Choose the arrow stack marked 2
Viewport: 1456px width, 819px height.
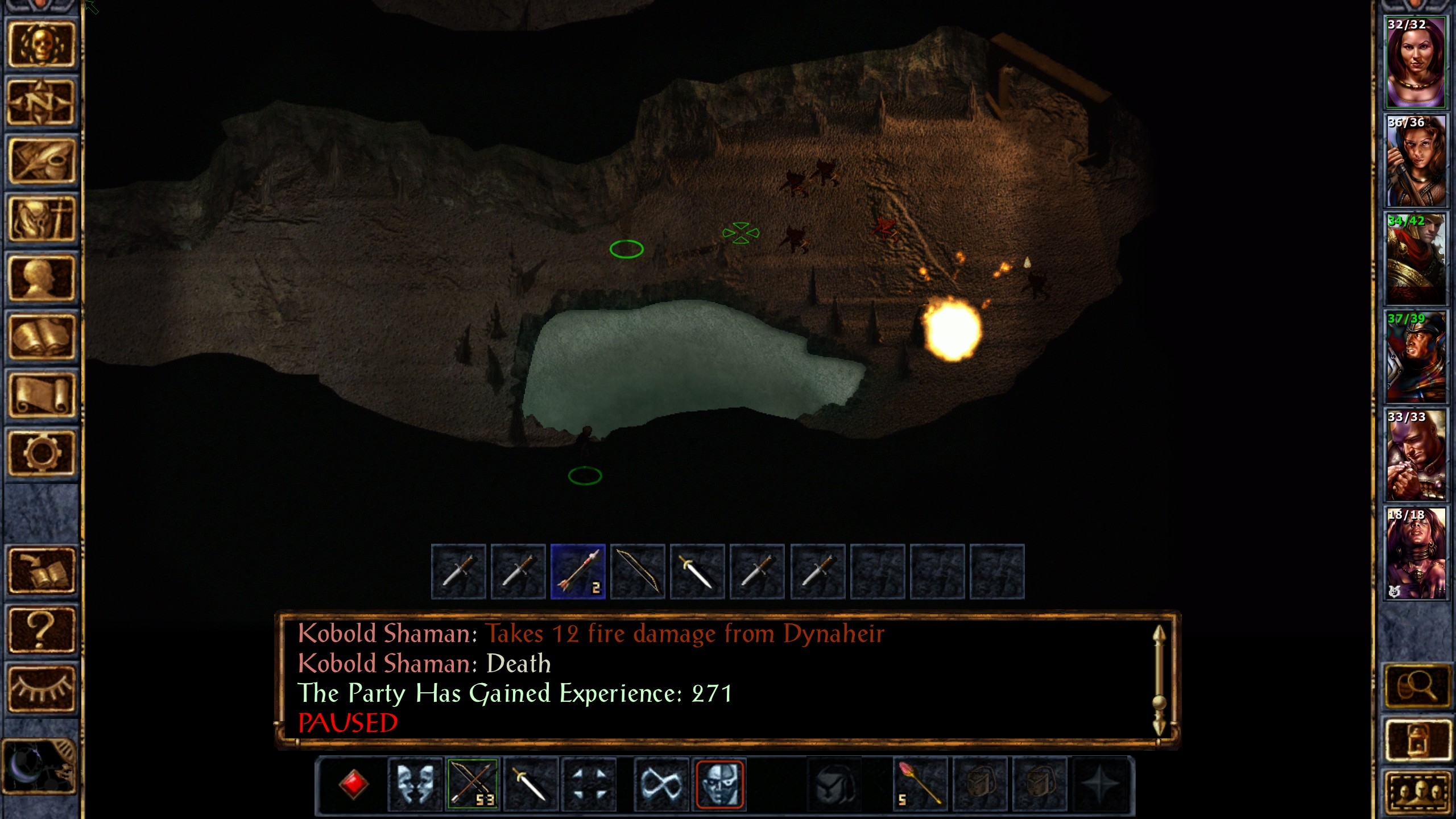pyautogui.click(x=578, y=572)
